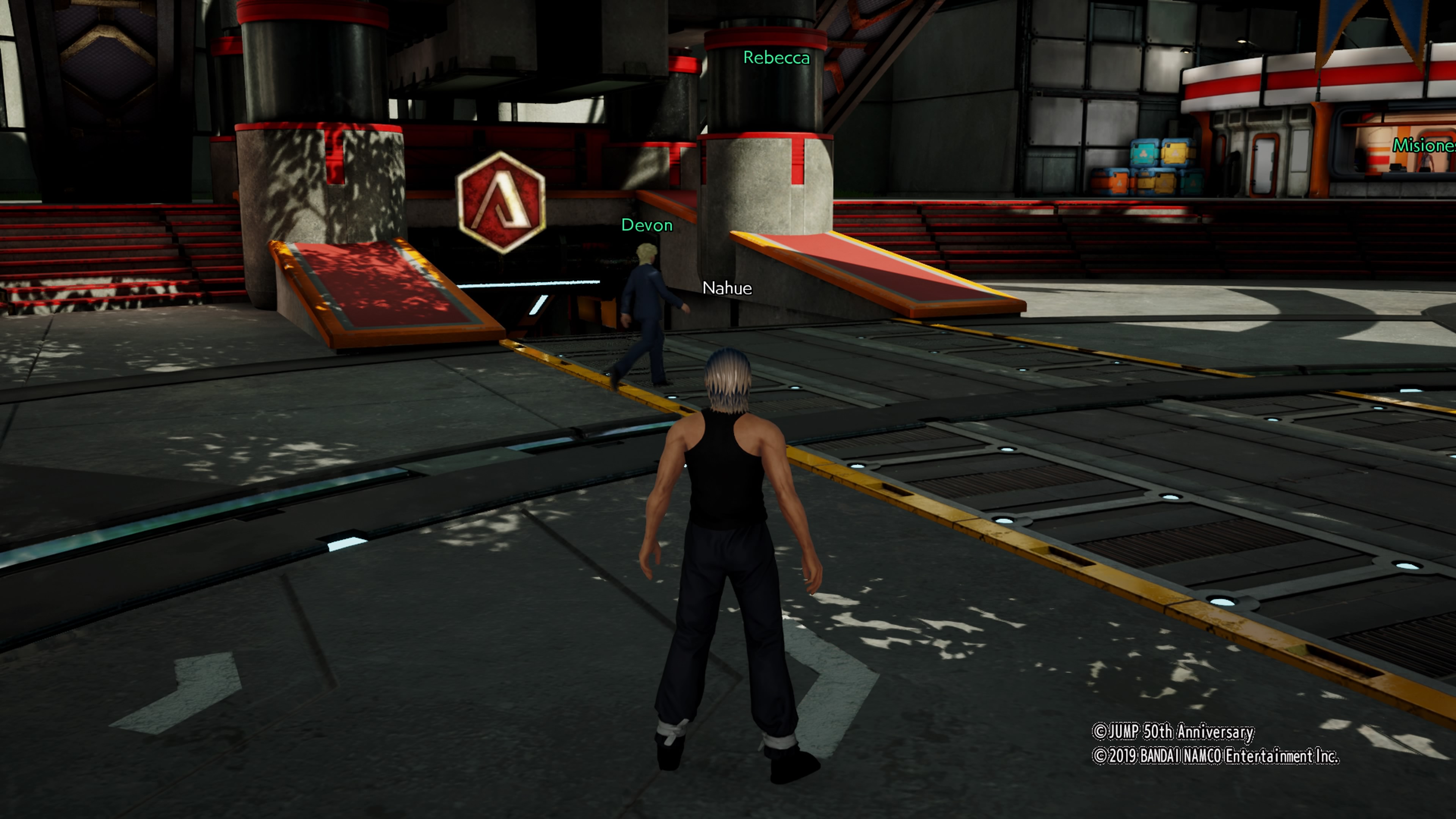Select the Misiones counter label

[1423, 146]
